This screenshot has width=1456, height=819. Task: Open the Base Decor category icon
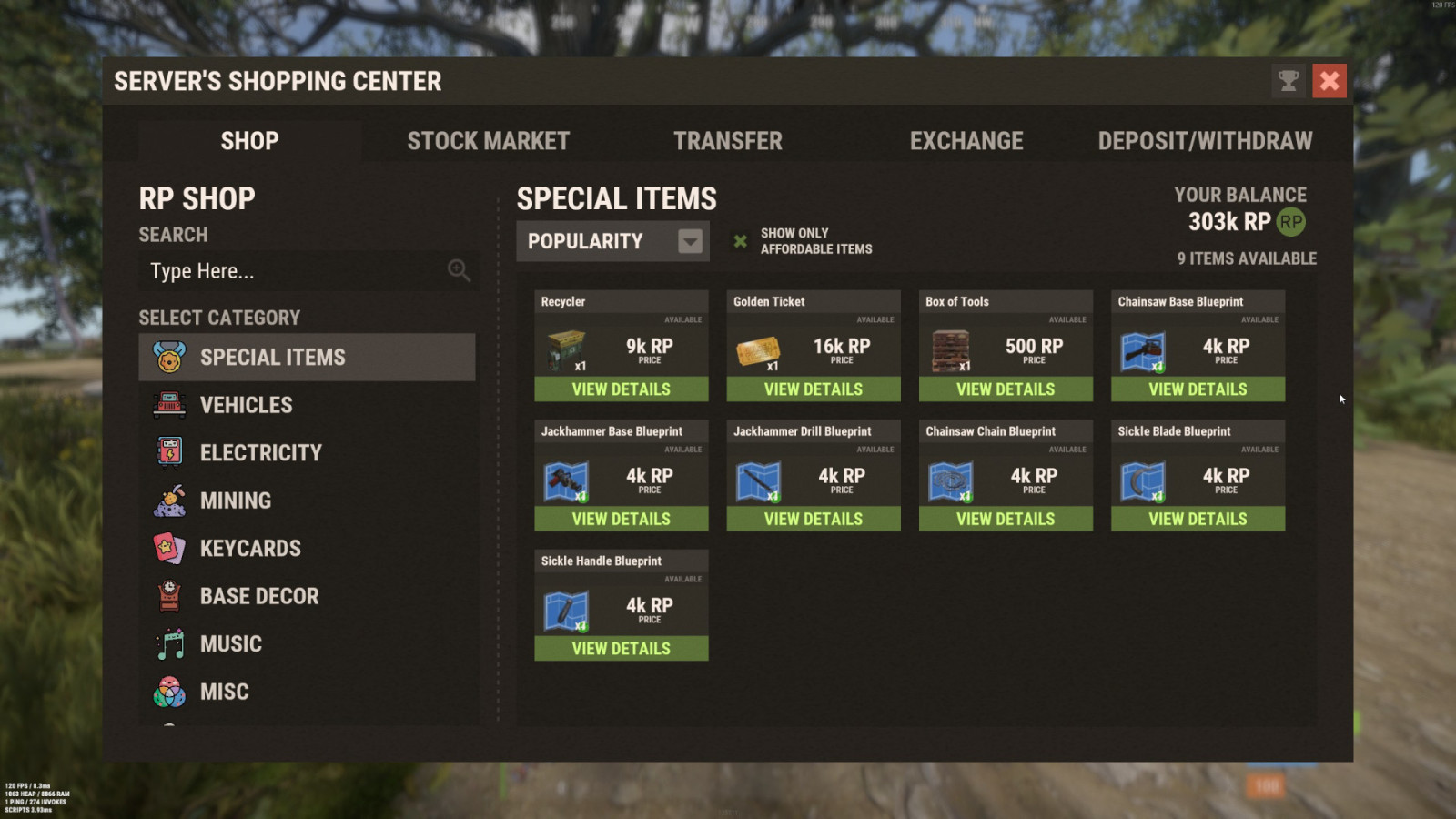coord(167,596)
